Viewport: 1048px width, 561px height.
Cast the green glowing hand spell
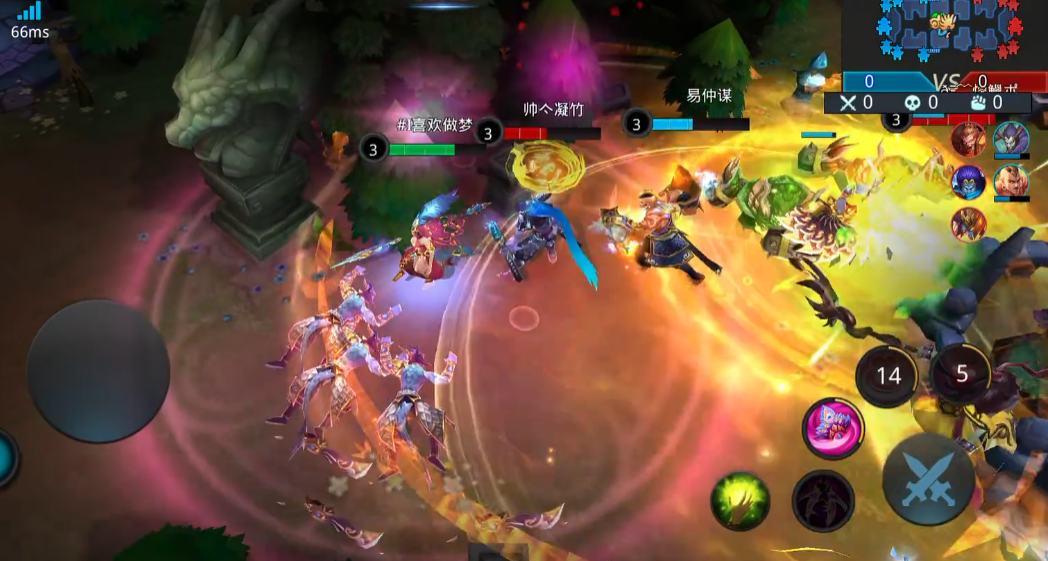pos(740,500)
